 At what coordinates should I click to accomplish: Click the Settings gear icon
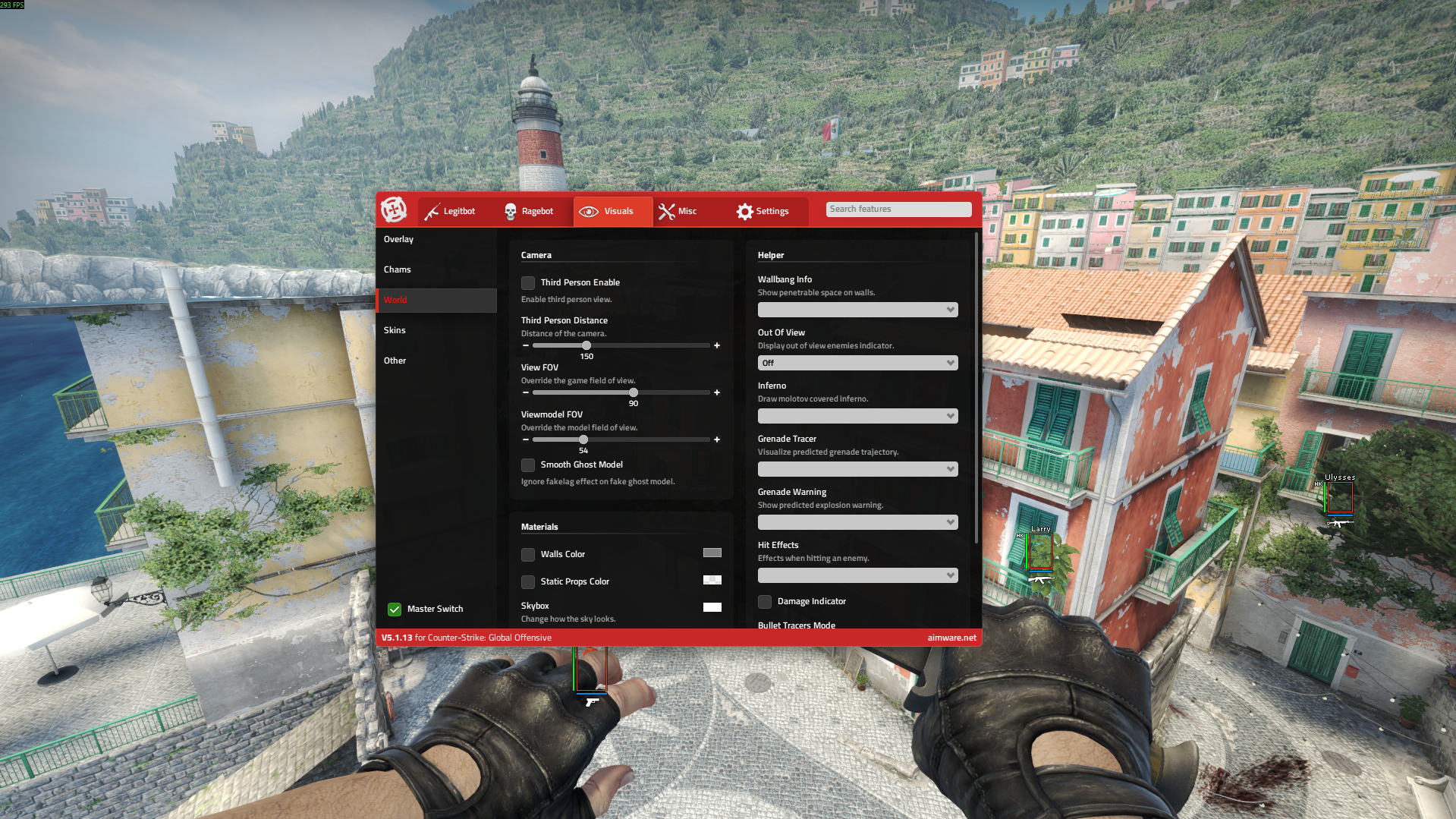(x=745, y=211)
